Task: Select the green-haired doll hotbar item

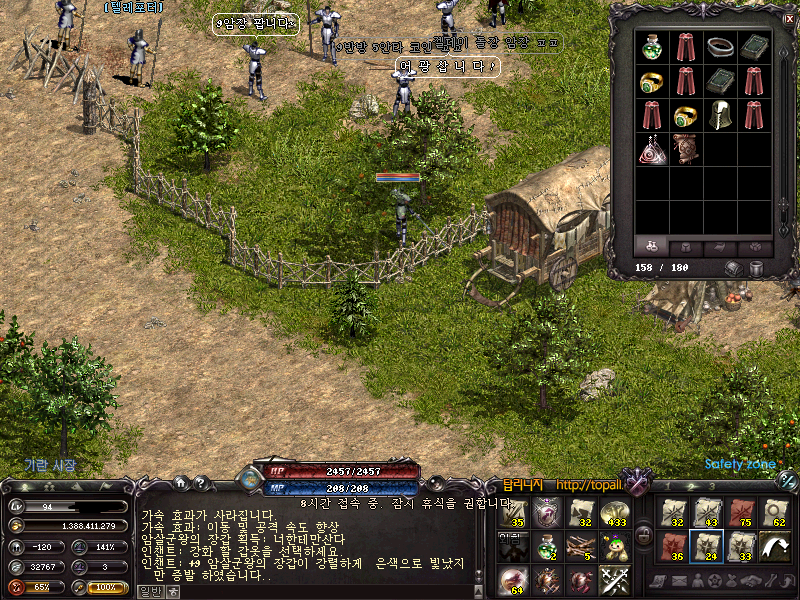Action: [613, 547]
